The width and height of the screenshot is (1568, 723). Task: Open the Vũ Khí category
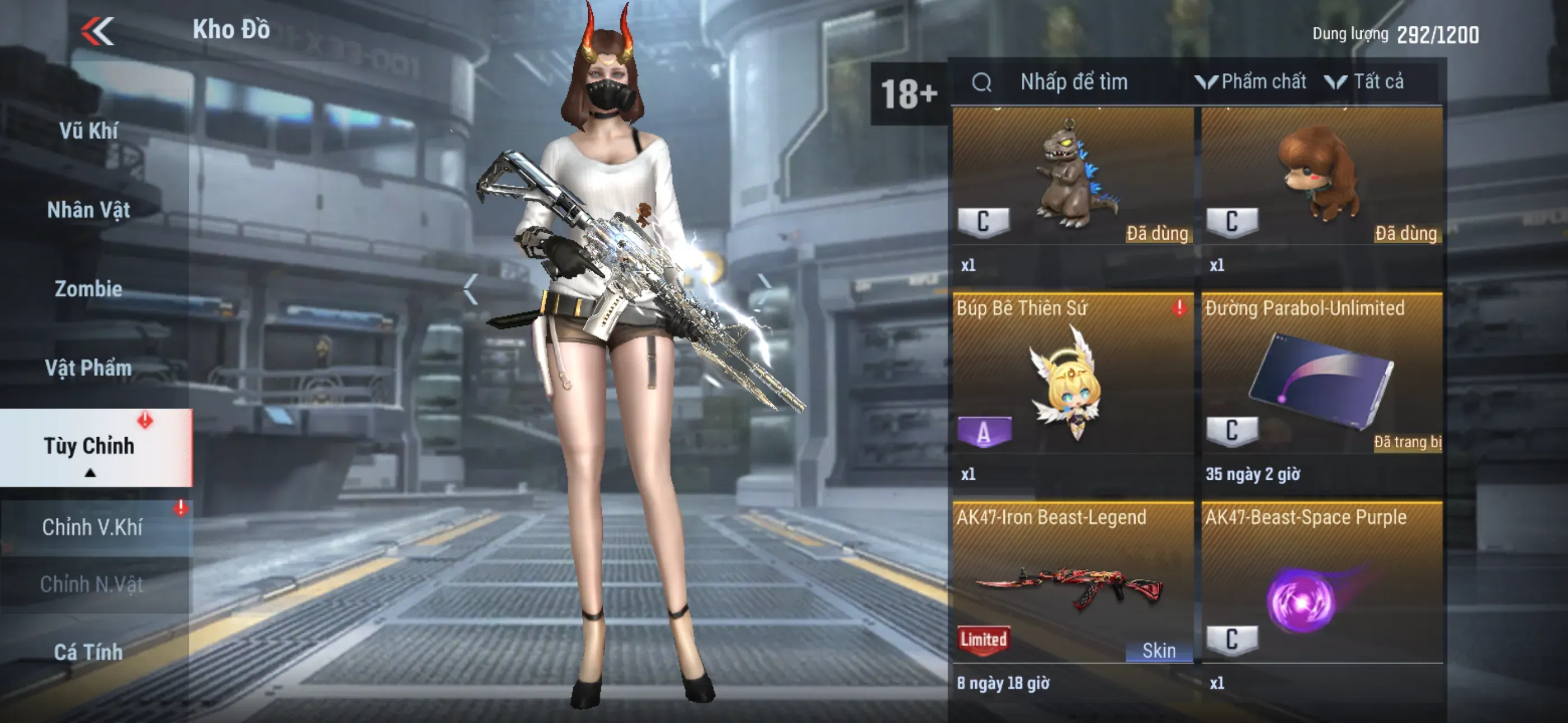[x=89, y=131]
